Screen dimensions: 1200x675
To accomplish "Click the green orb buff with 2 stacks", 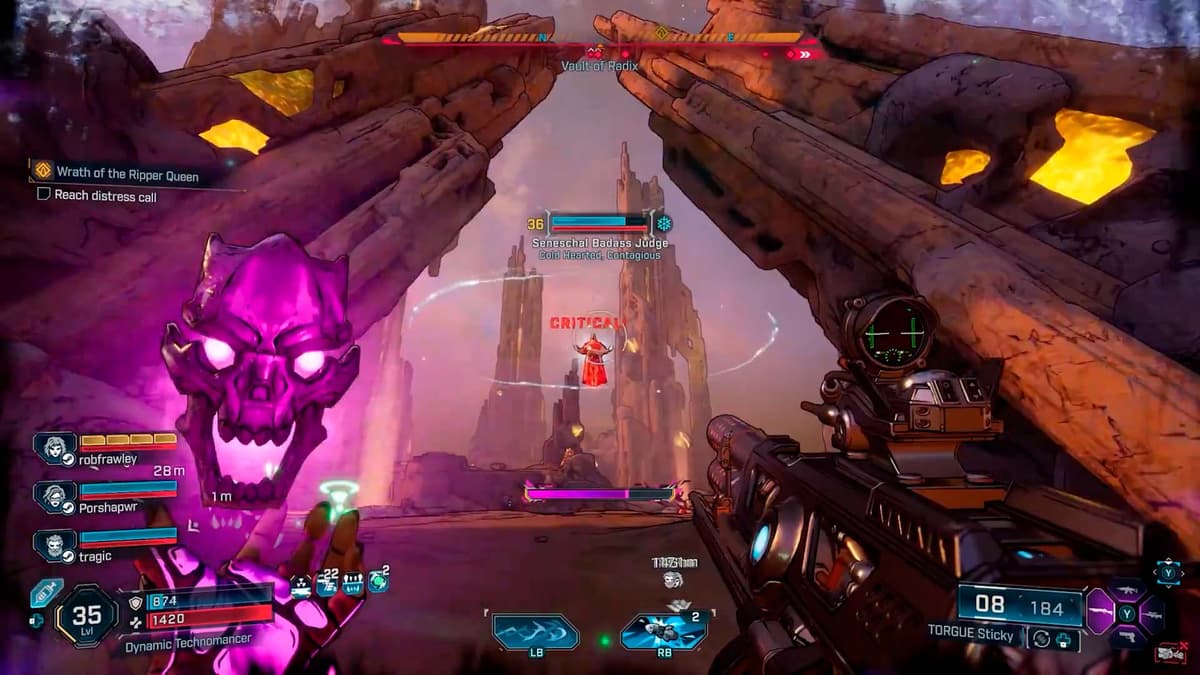I will coord(378,582).
